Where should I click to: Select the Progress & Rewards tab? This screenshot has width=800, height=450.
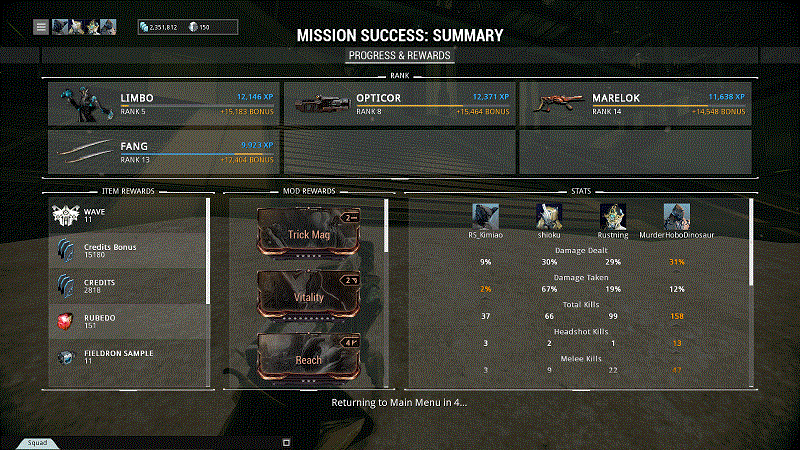[x=399, y=55]
